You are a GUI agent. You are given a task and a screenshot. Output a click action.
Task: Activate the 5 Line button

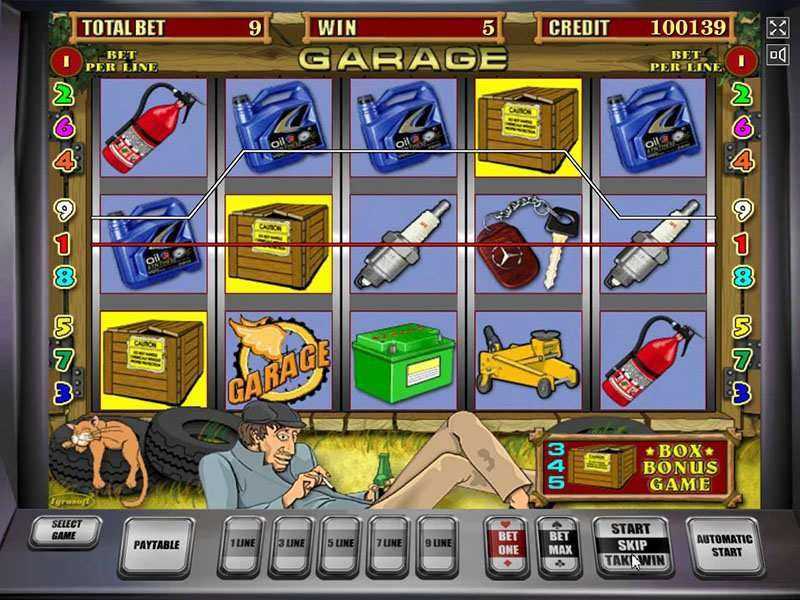tap(340, 544)
